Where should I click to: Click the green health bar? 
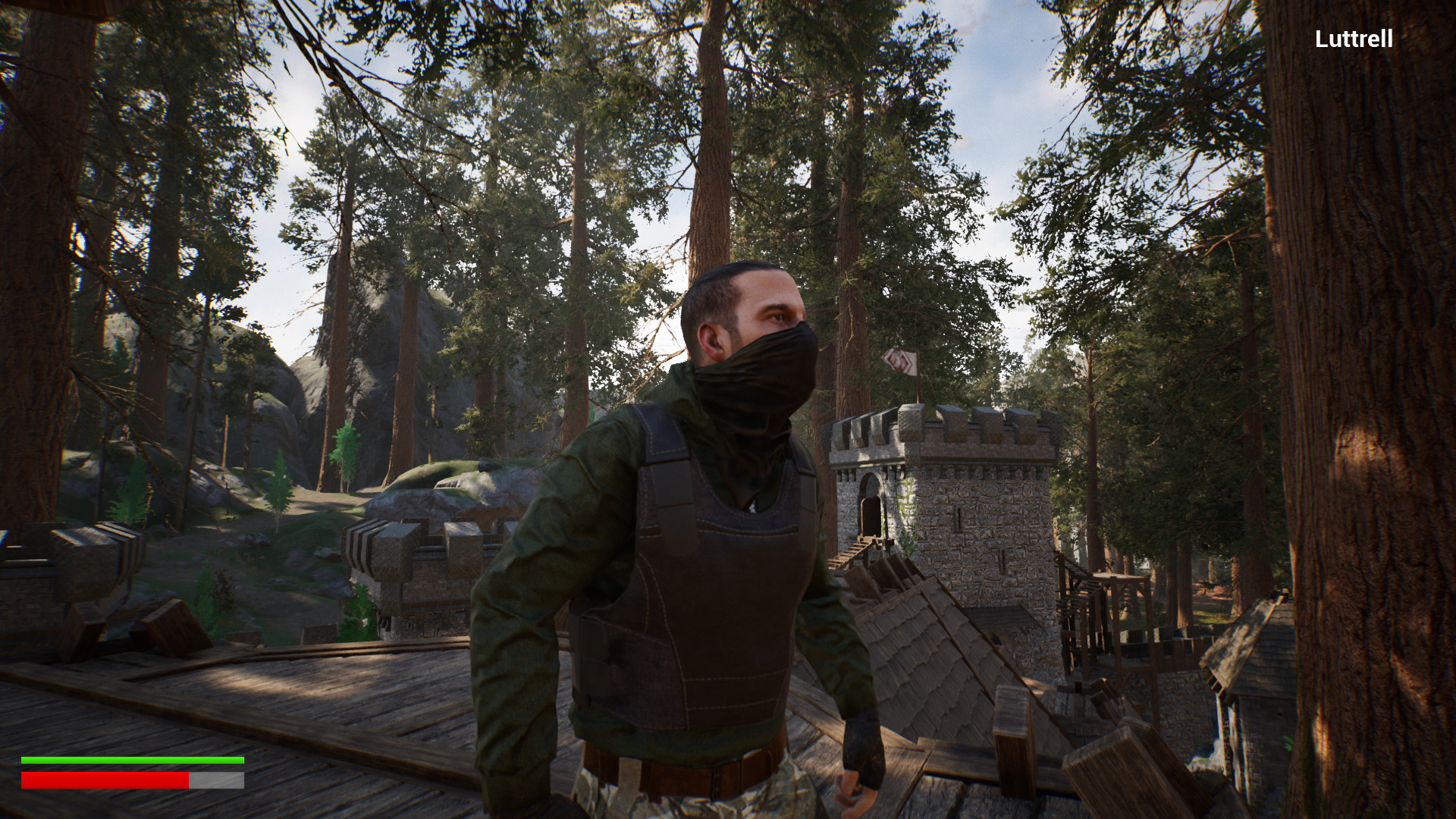pos(133,758)
